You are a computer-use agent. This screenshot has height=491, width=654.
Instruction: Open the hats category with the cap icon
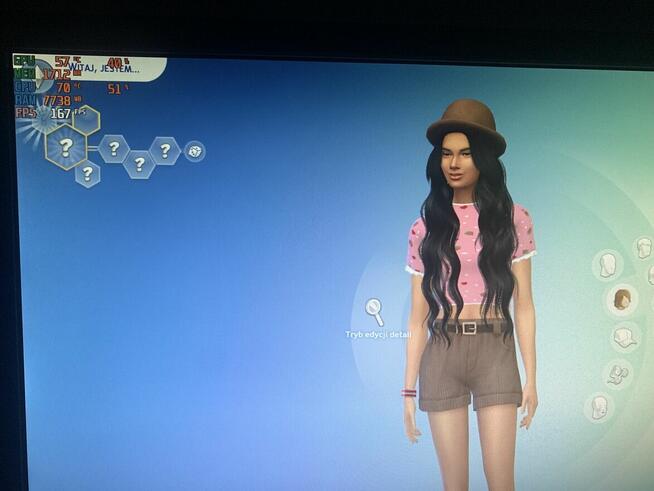coord(624,337)
